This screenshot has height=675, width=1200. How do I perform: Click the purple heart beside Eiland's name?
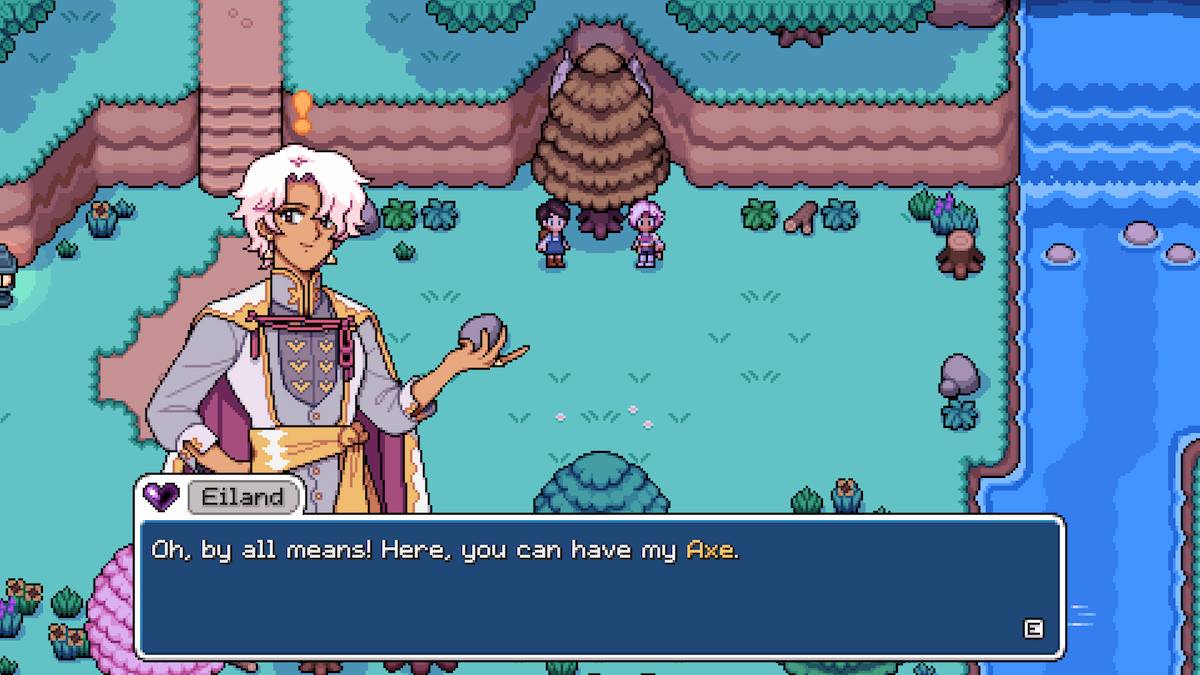[x=160, y=495]
